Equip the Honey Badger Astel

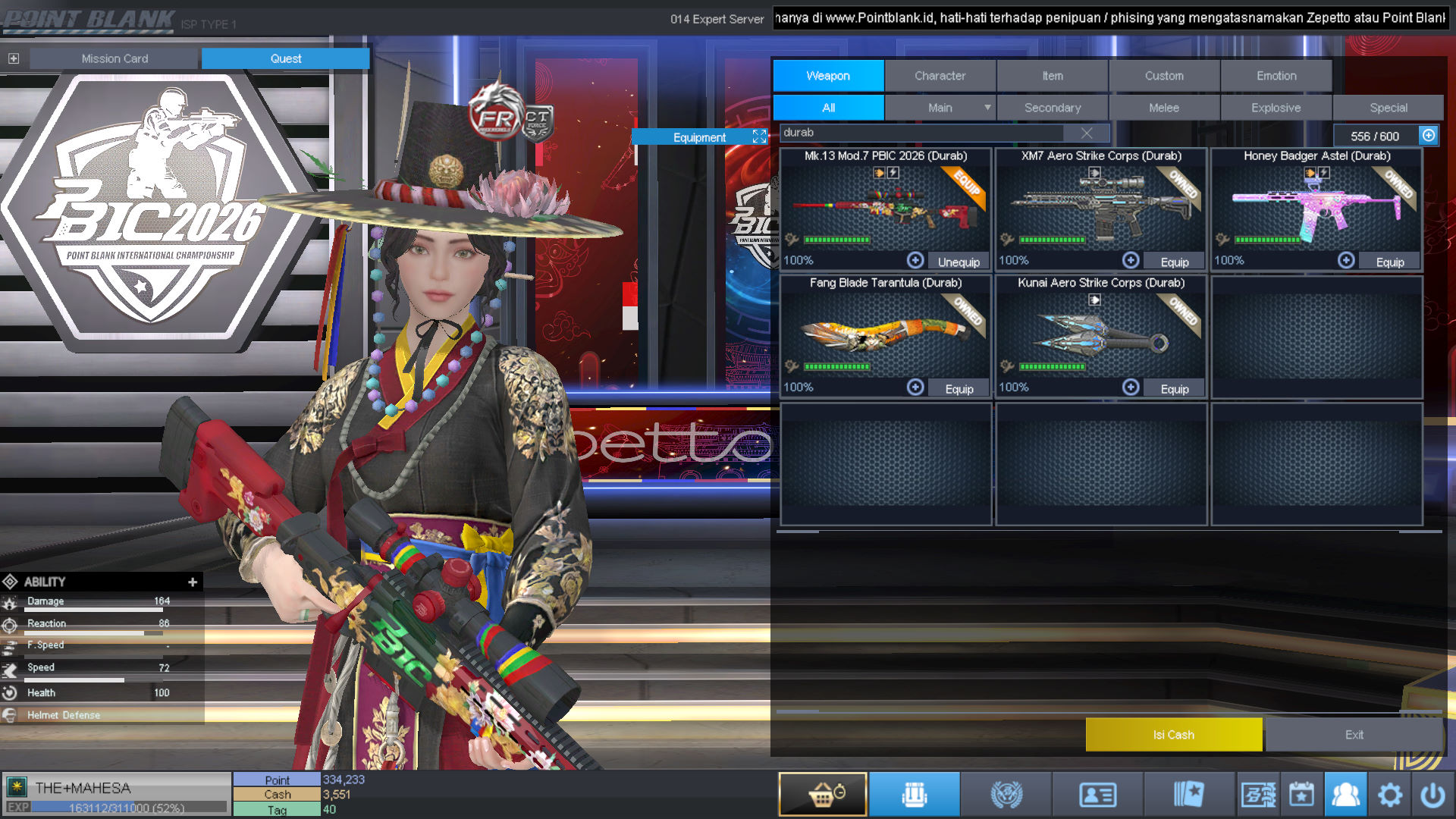1389,262
